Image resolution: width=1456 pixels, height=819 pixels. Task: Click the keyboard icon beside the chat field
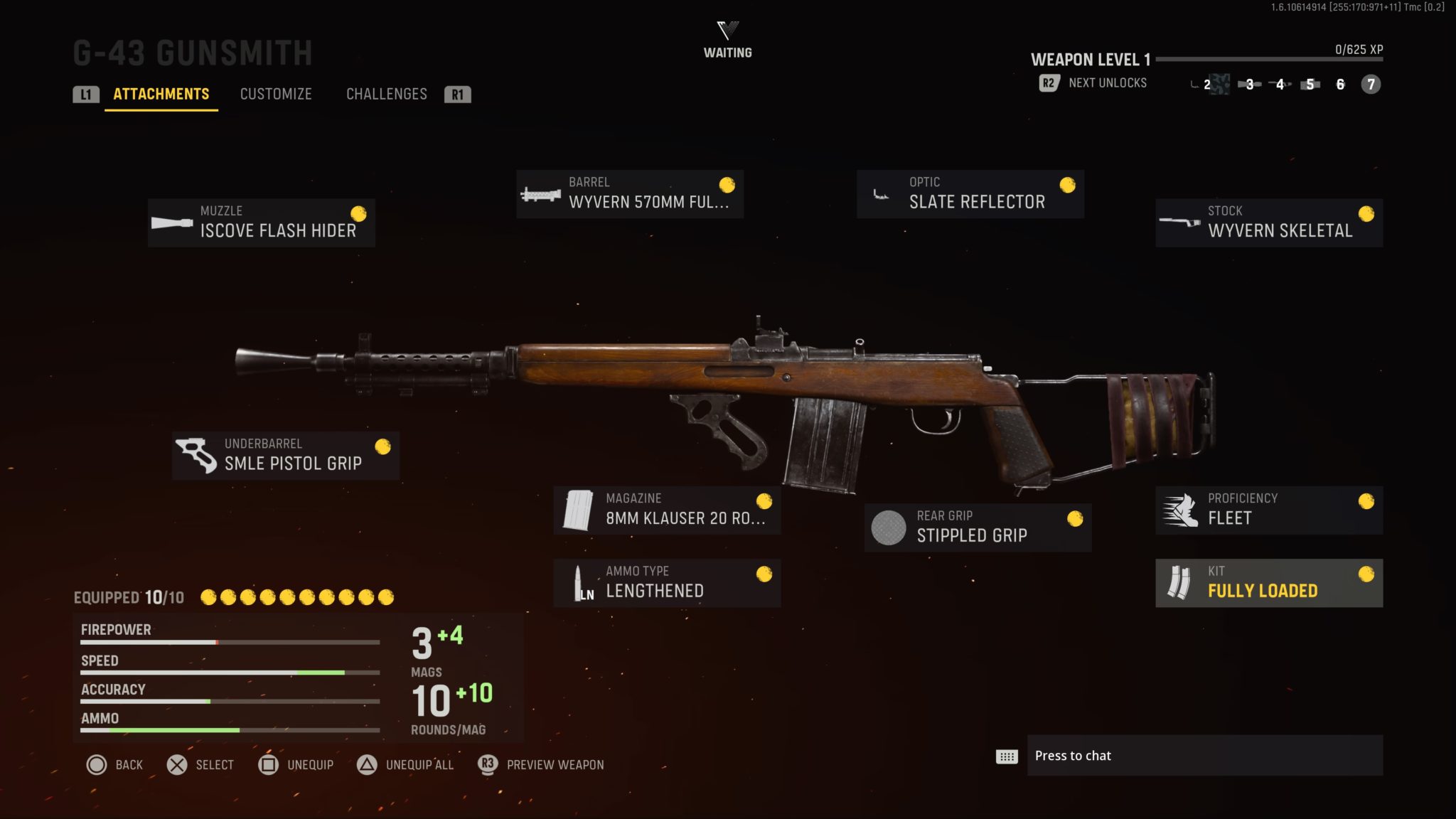click(1005, 757)
